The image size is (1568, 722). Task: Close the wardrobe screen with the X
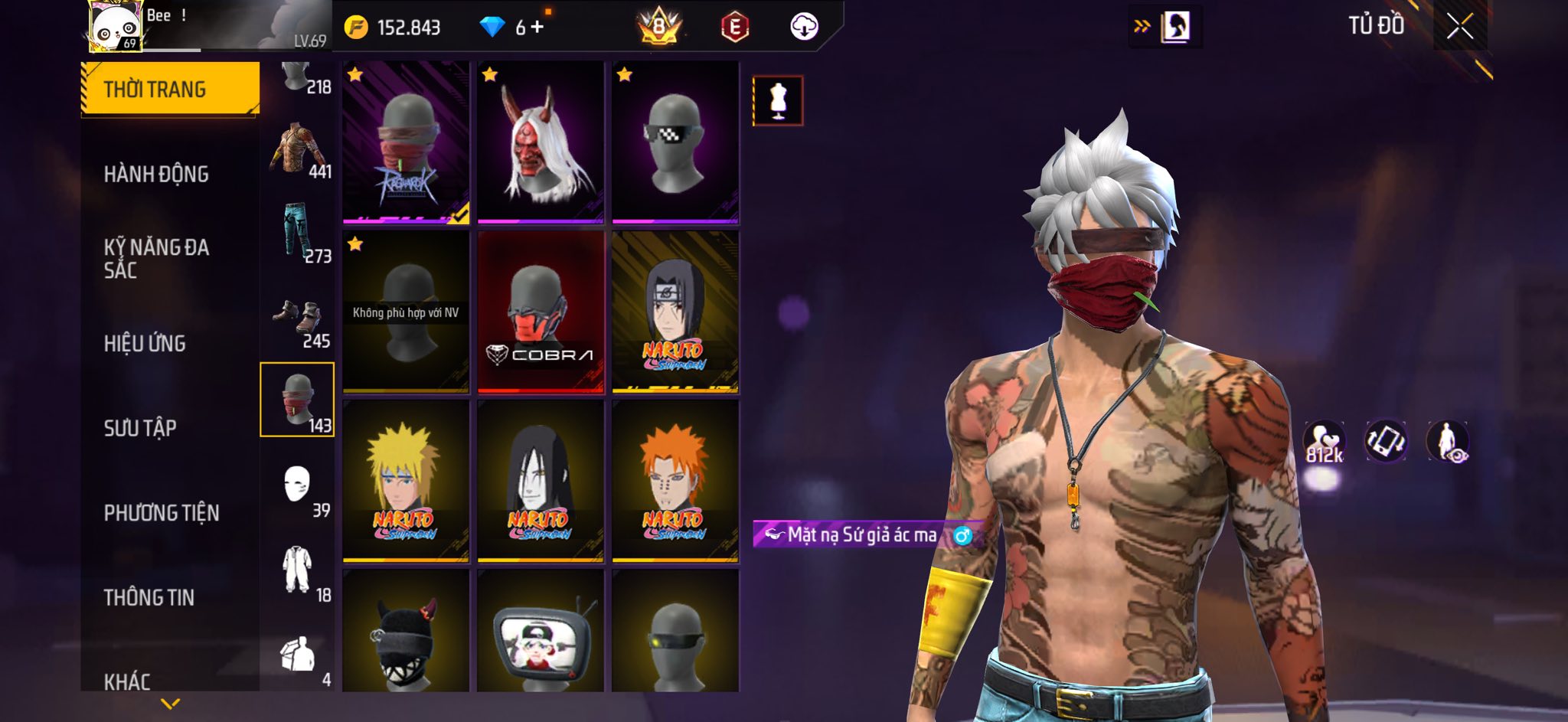click(1459, 27)
